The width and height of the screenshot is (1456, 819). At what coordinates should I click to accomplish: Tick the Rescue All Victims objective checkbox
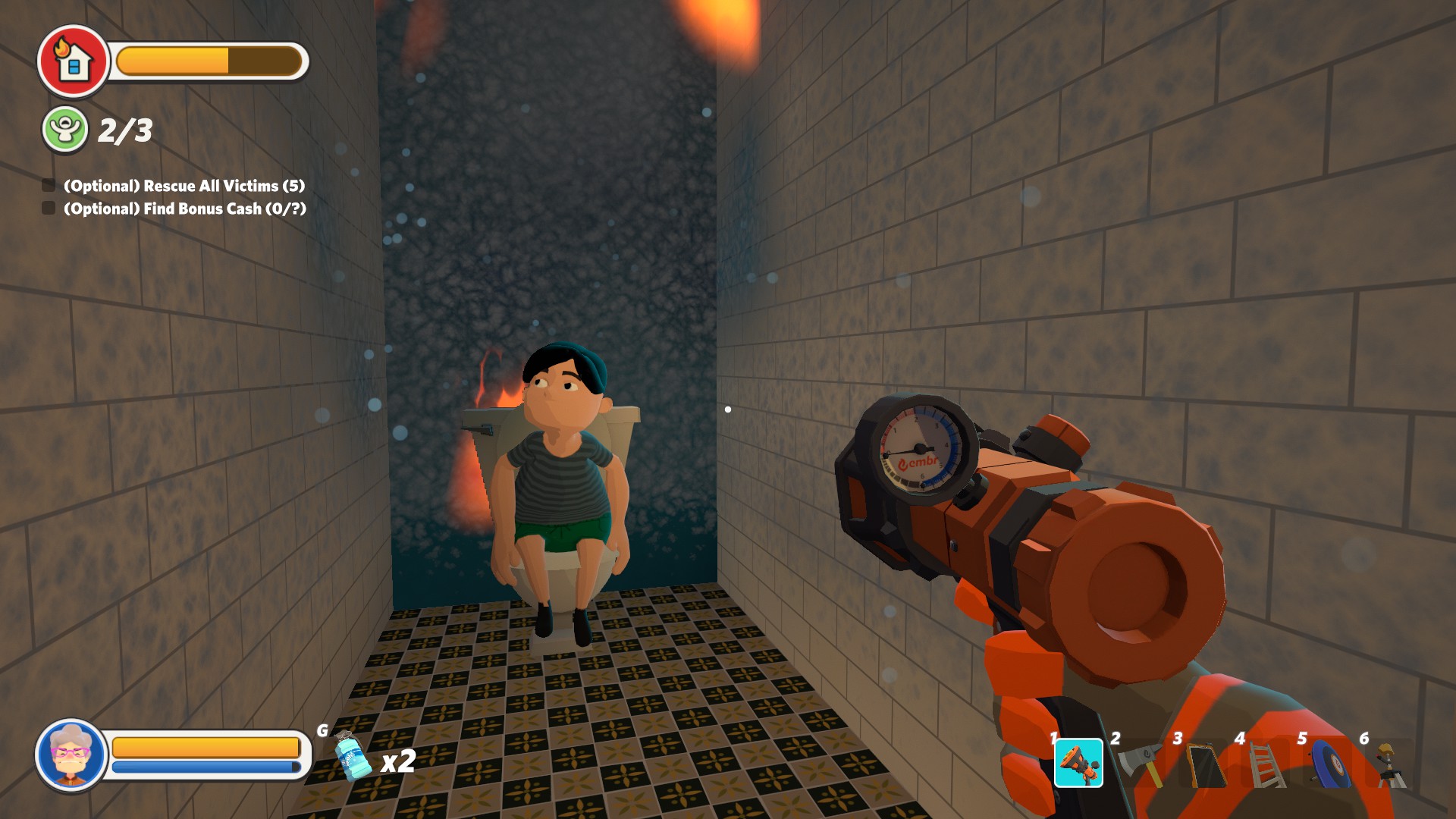pyautogui.click(x=49, y=186)
